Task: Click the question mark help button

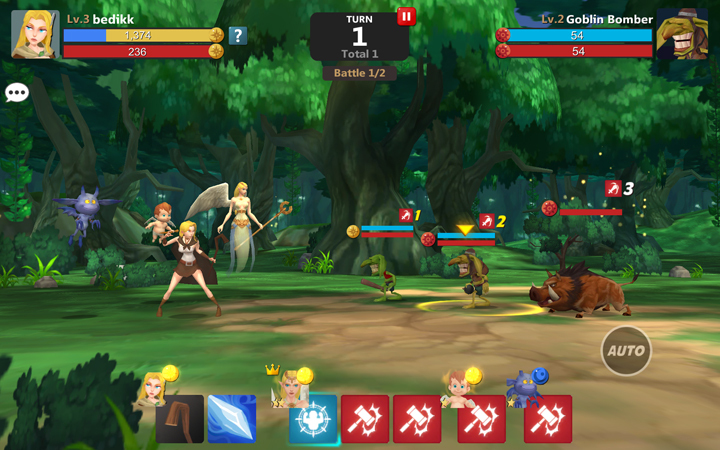Action: tap(237, 36)
